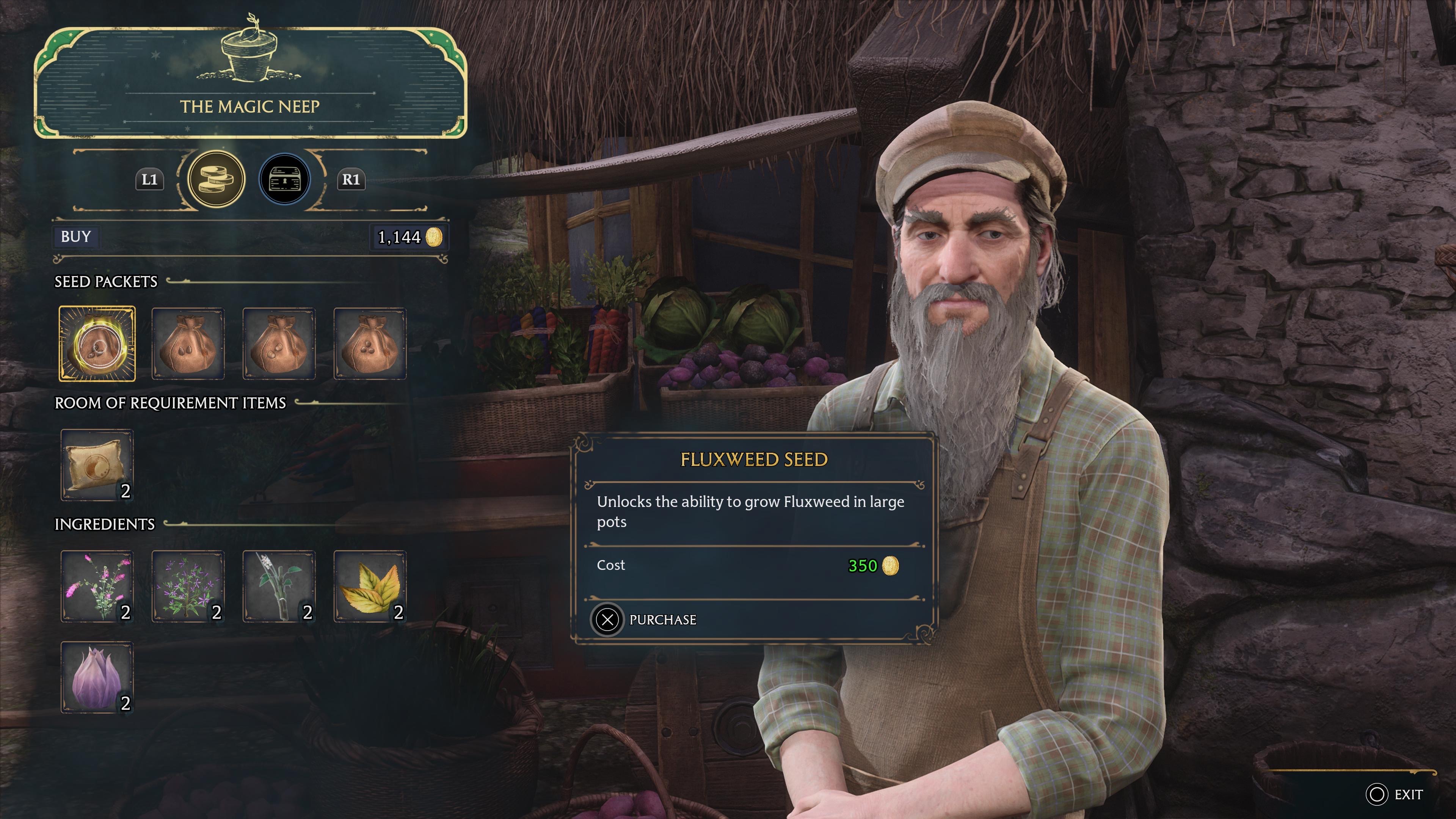Select the fertiliser sack in Room of Requirement Items
The image size is (1456, 819).
[97, 464]
